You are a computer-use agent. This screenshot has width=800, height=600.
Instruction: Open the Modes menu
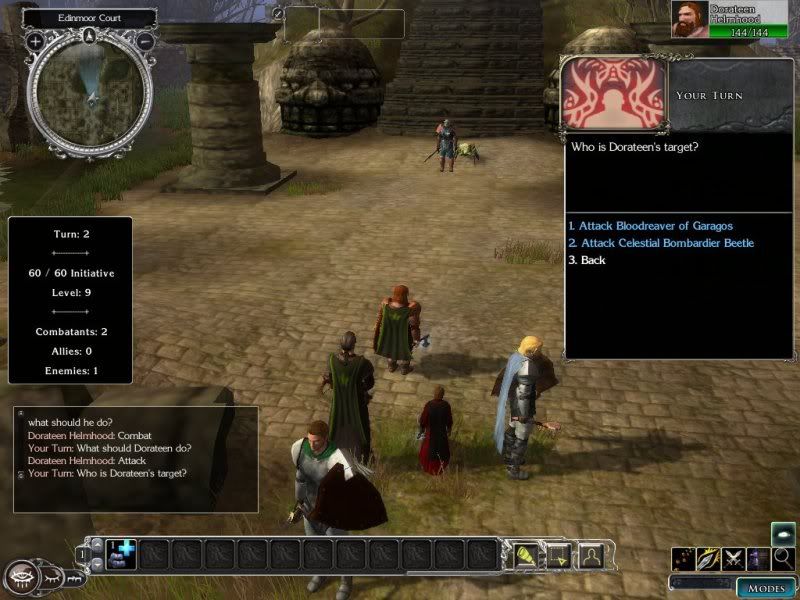click(766, 587)
